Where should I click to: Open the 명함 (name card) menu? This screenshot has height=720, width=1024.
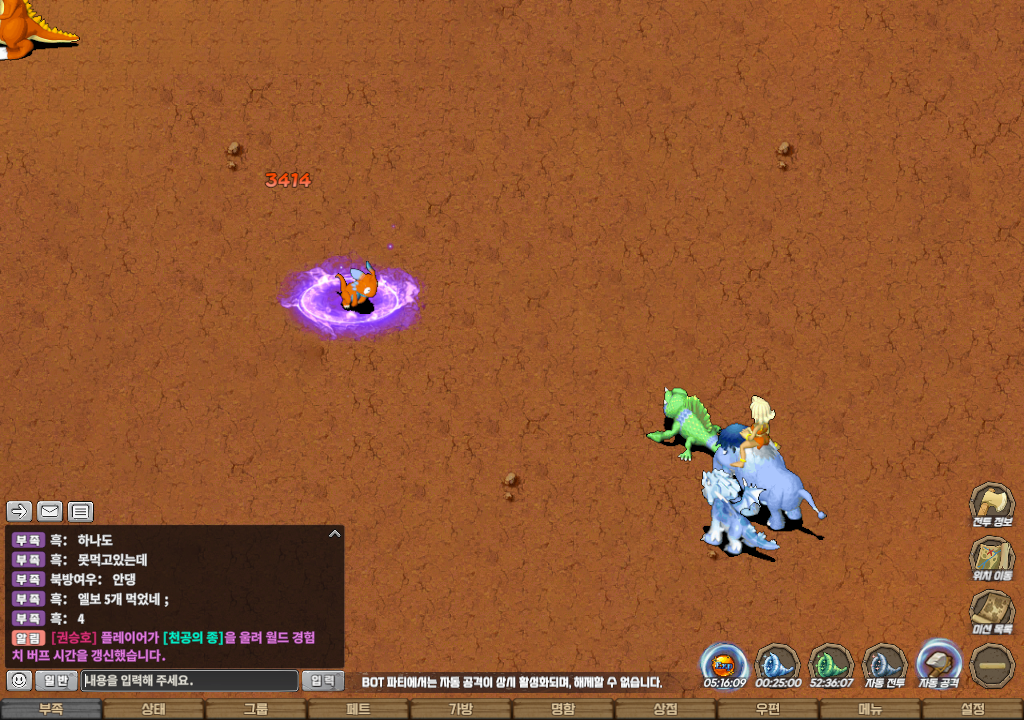click(563, 709)
